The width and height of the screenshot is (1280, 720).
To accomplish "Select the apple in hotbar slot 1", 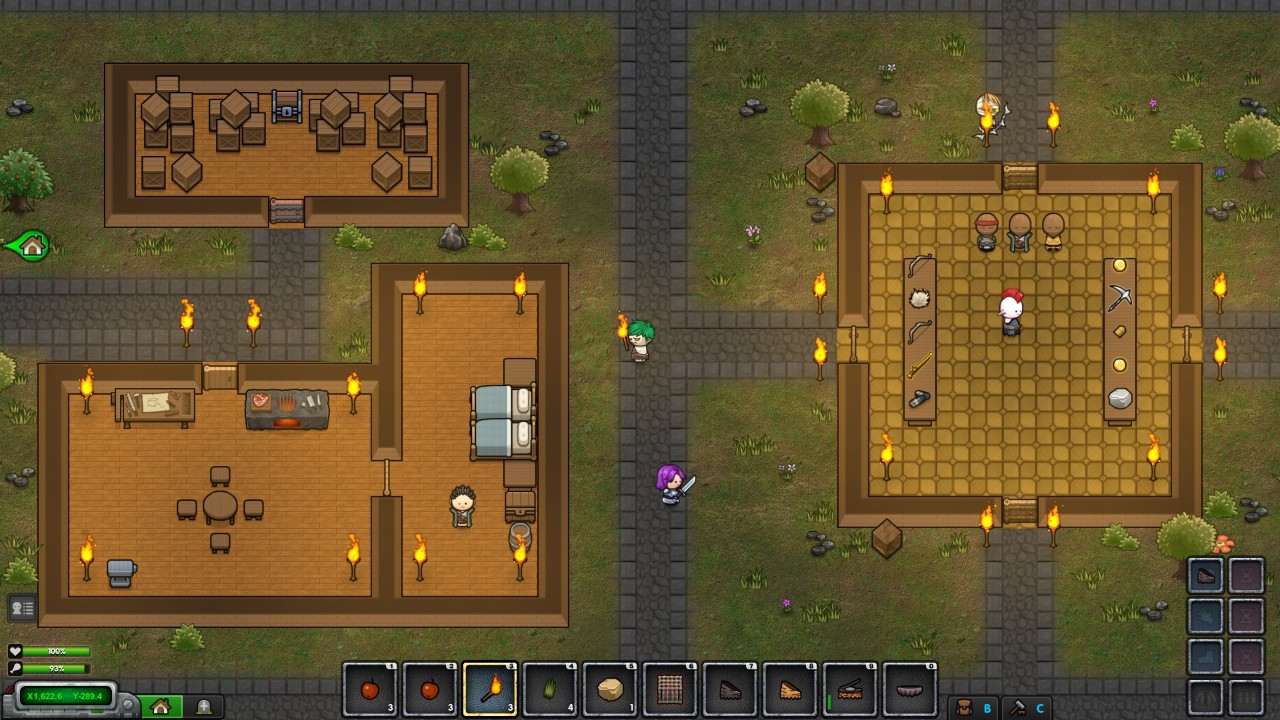I will click(x=370, y=689).
